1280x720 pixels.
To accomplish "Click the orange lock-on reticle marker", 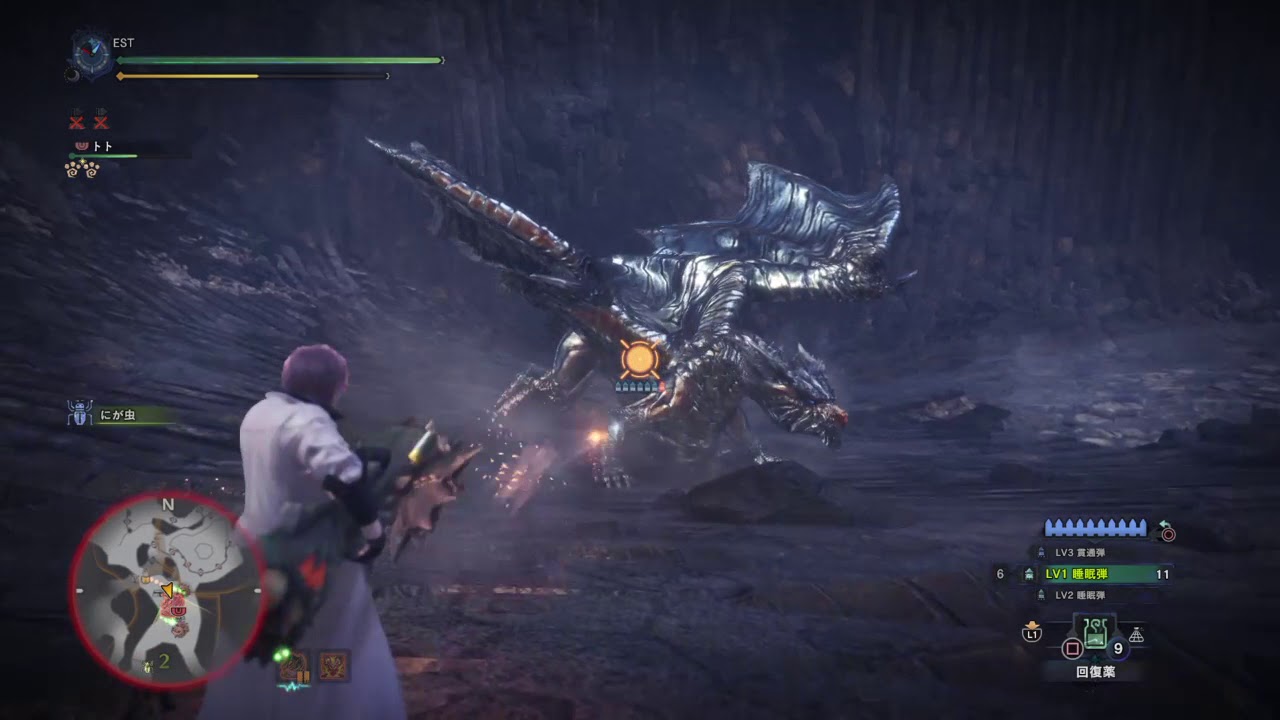I will pyautogui.click(x=639, y=359).
